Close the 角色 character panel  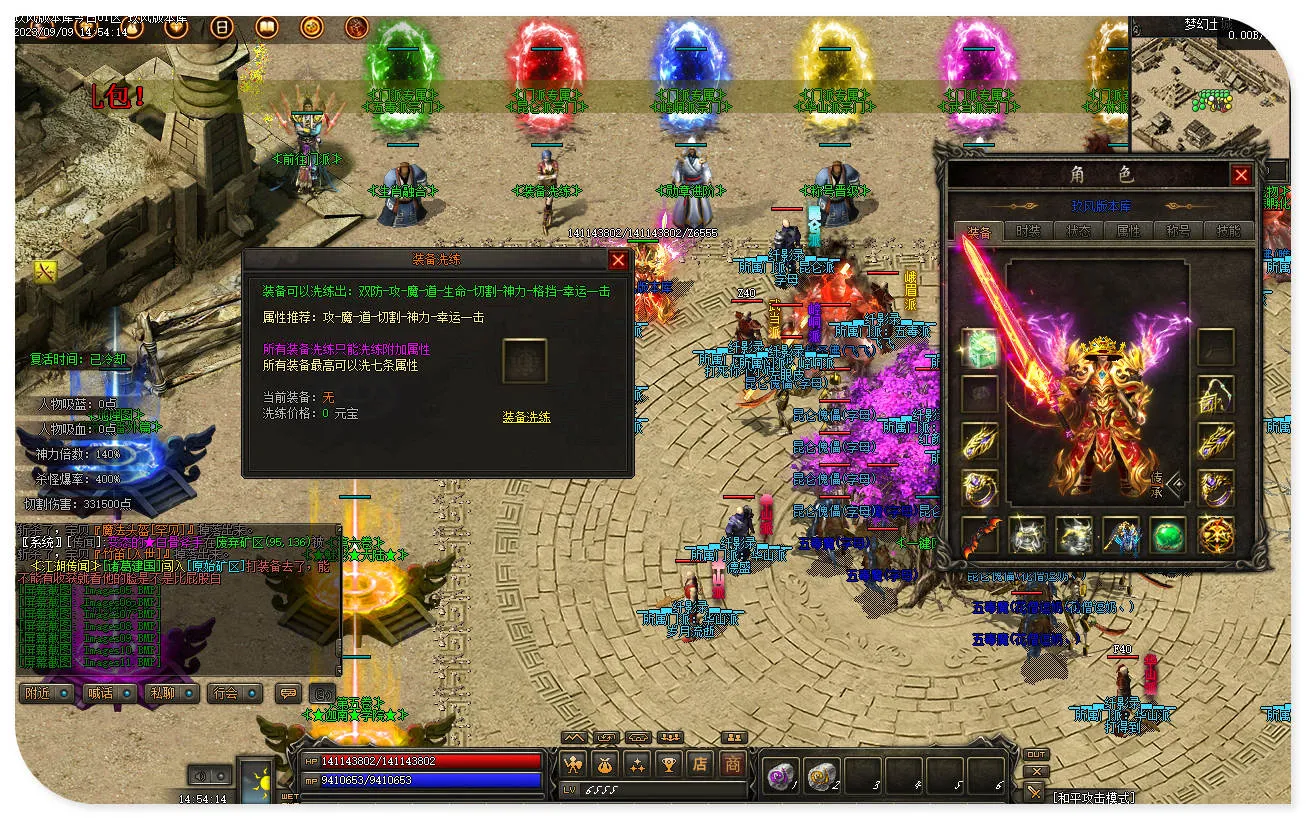pyautogui.click(x=1241, y=176)
